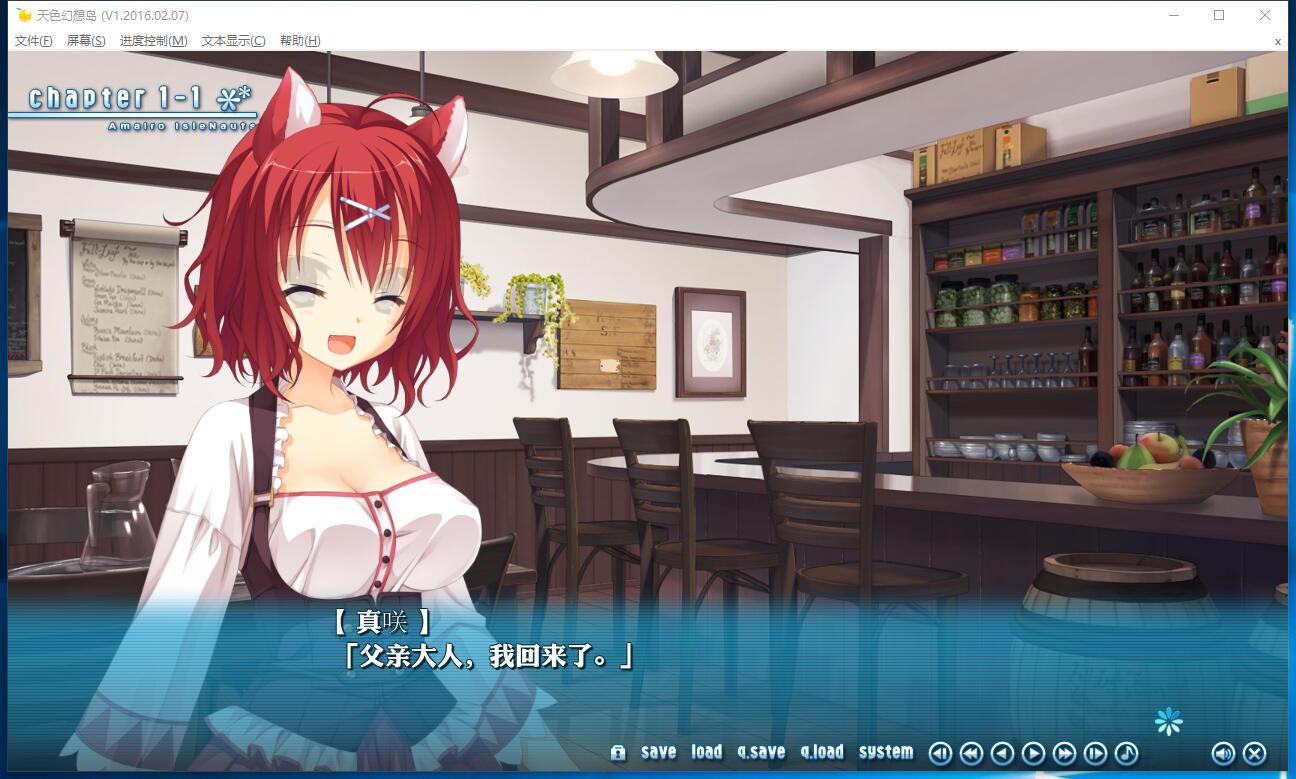Image resolution: width=1296 pixels, height=779 pixels.
Task: Maximize the game window
Action: point(1219,15)
